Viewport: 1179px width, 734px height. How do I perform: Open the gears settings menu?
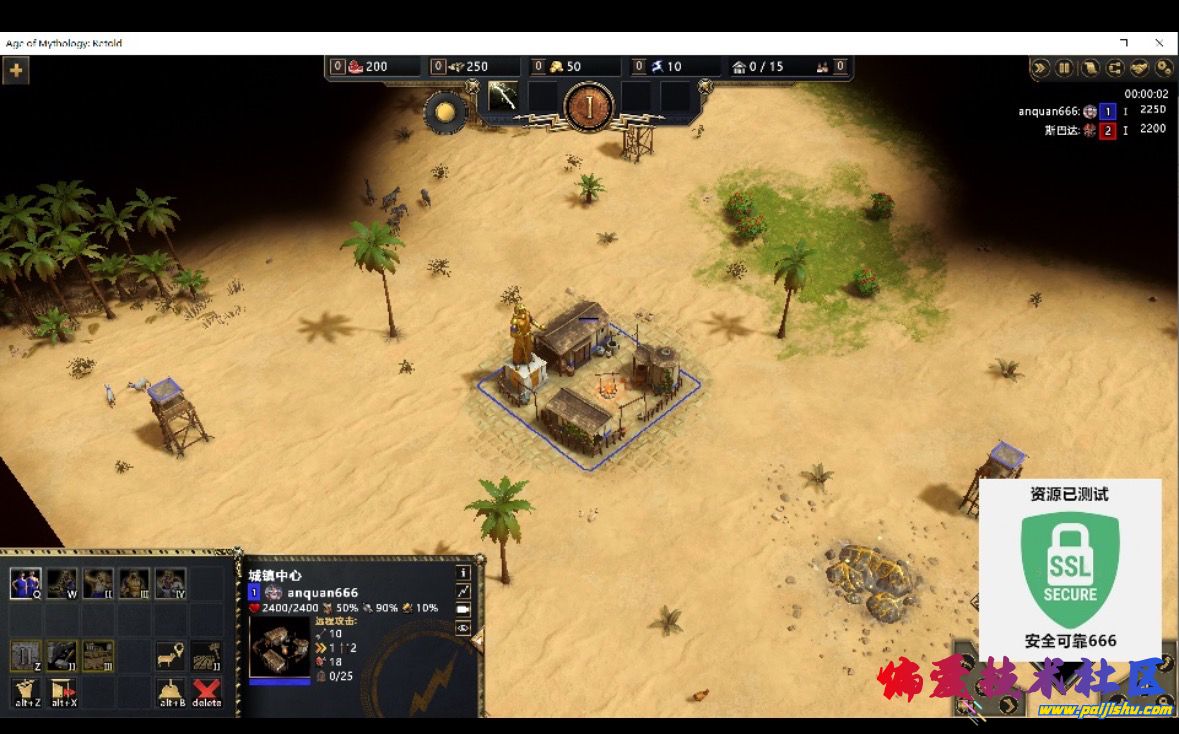tap(1164, 68)
